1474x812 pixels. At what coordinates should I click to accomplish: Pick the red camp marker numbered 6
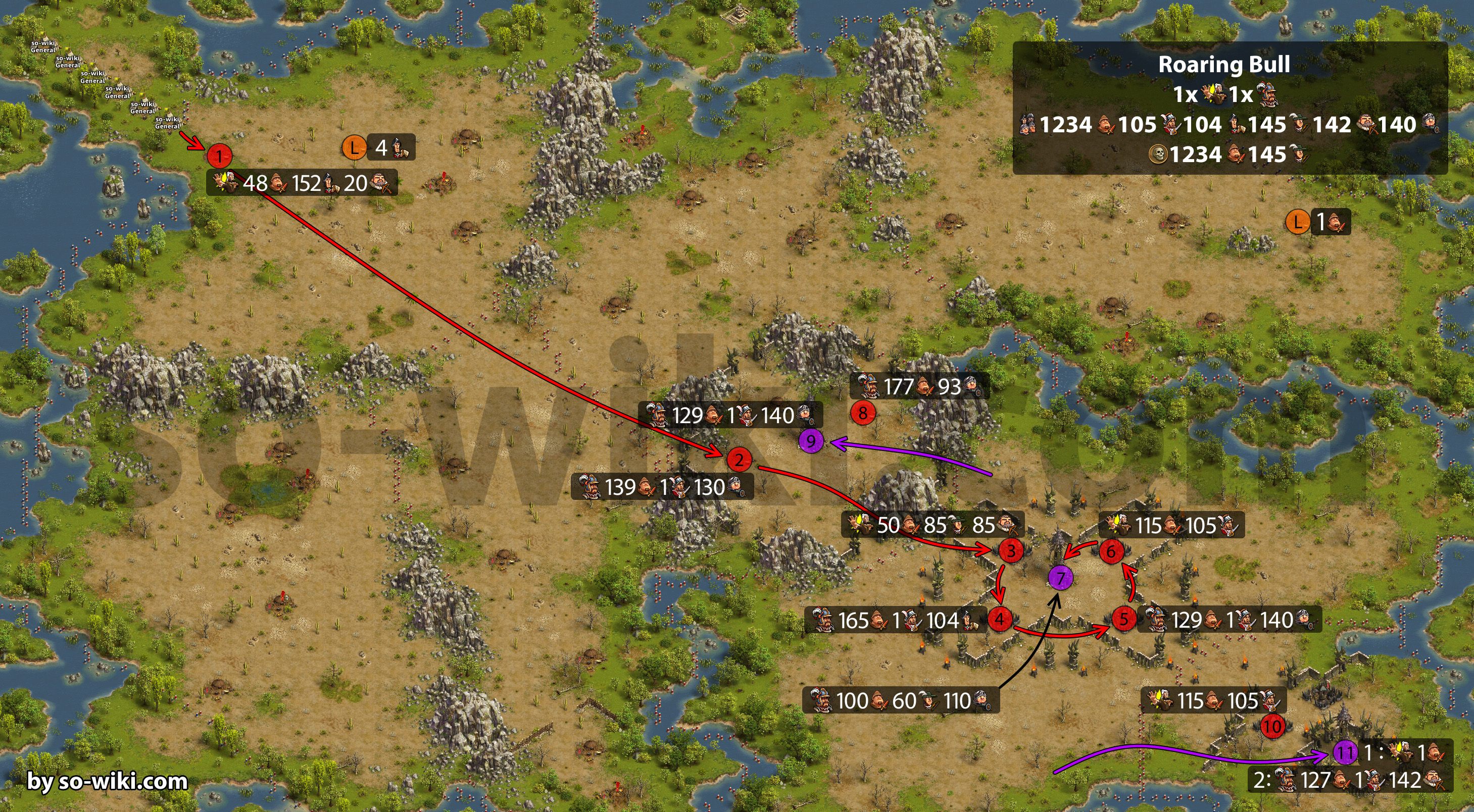point(1111,551)
